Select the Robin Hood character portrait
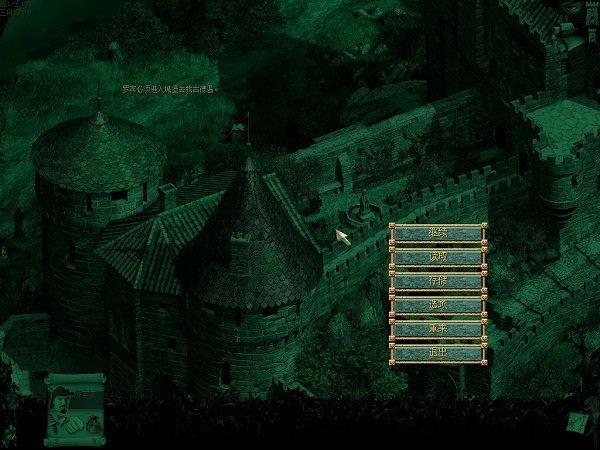The width and height of the screenshot is (600, 450). [61, 404]
